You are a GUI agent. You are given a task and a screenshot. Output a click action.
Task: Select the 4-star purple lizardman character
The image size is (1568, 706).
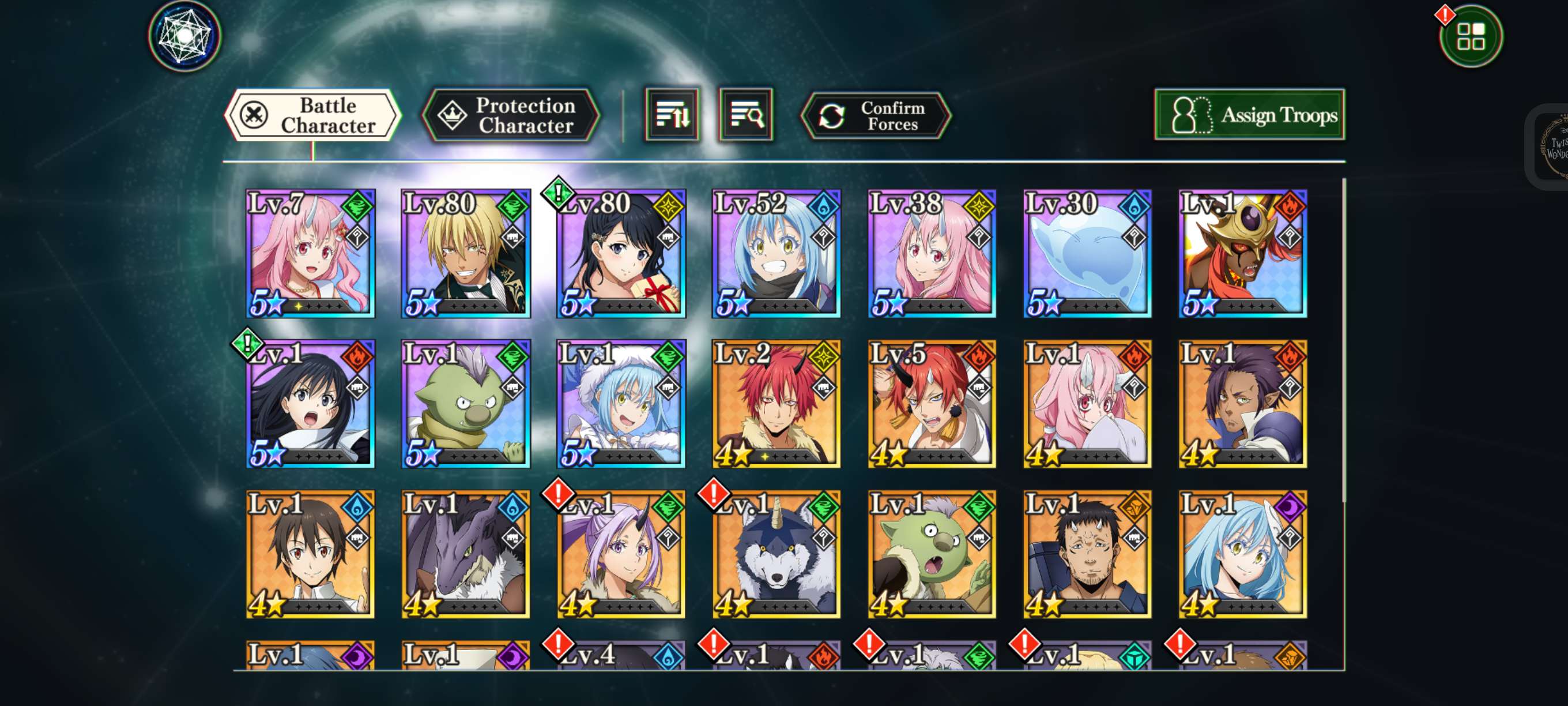(466, 554)
